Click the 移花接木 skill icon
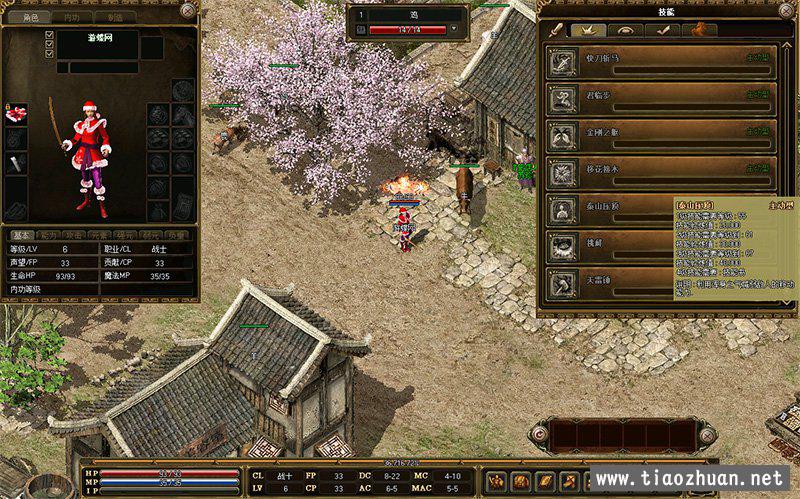Viewport: 800px width, 499px height. tap(562, 173)
